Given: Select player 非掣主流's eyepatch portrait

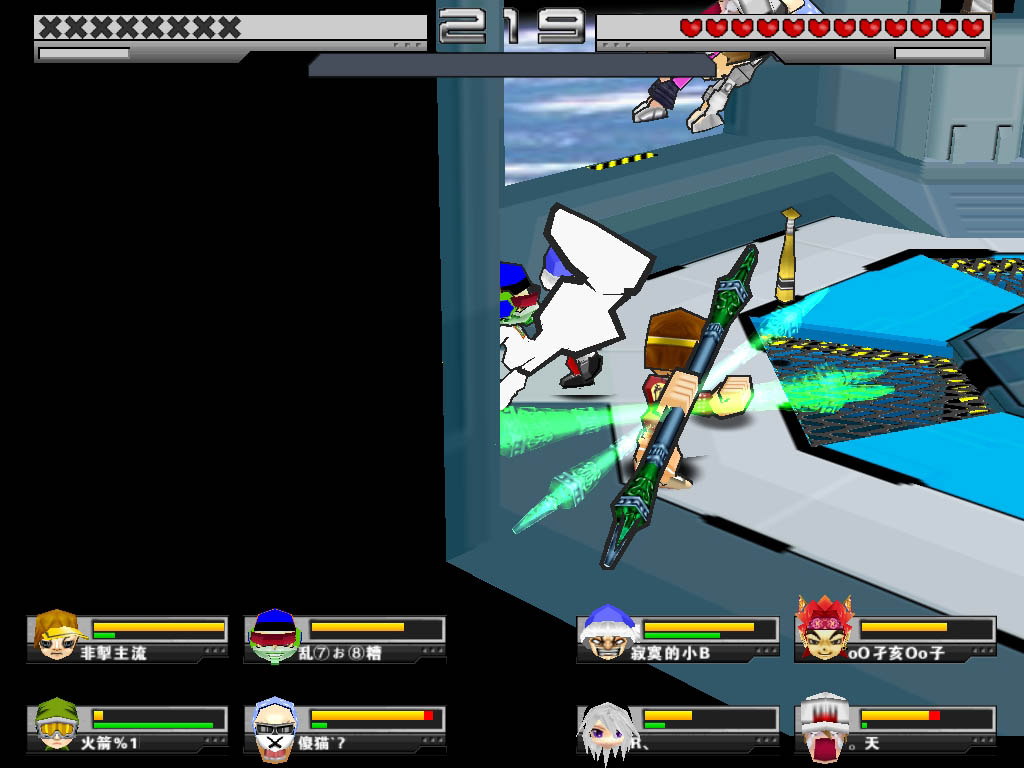Looking at the screenshot, I should [57, 635].
